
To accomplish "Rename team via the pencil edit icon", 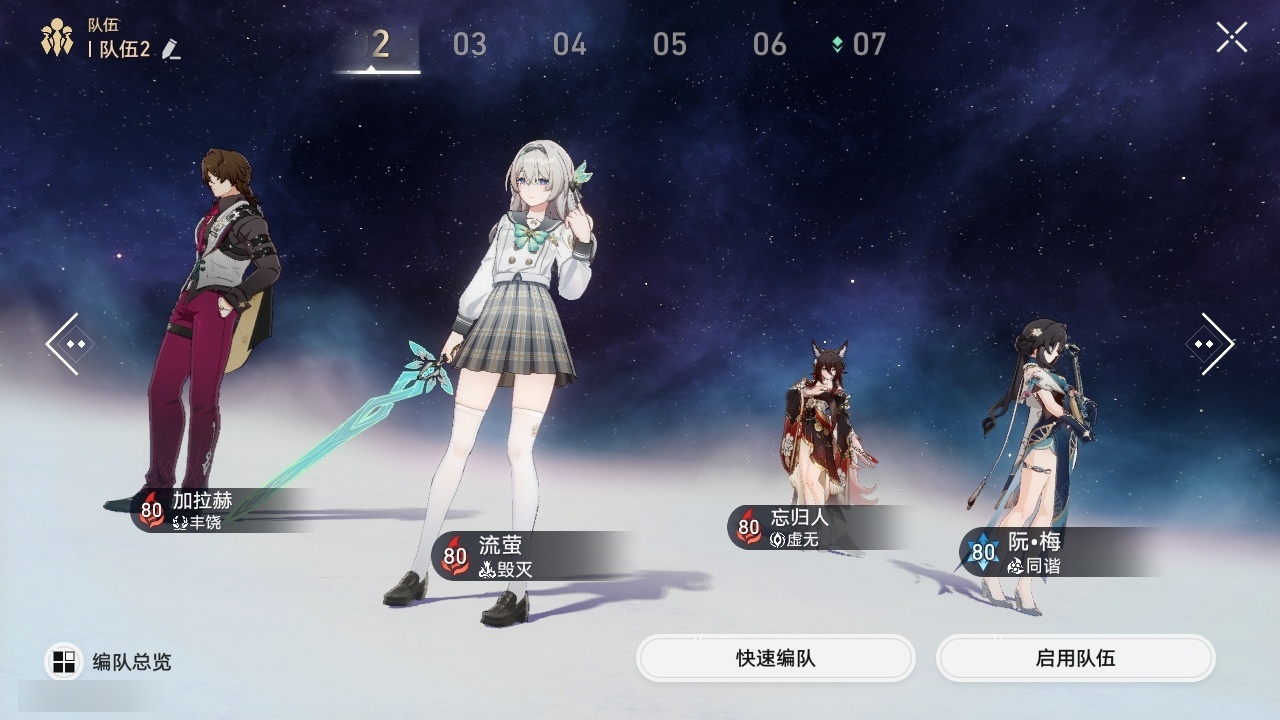I will (171, 49).
